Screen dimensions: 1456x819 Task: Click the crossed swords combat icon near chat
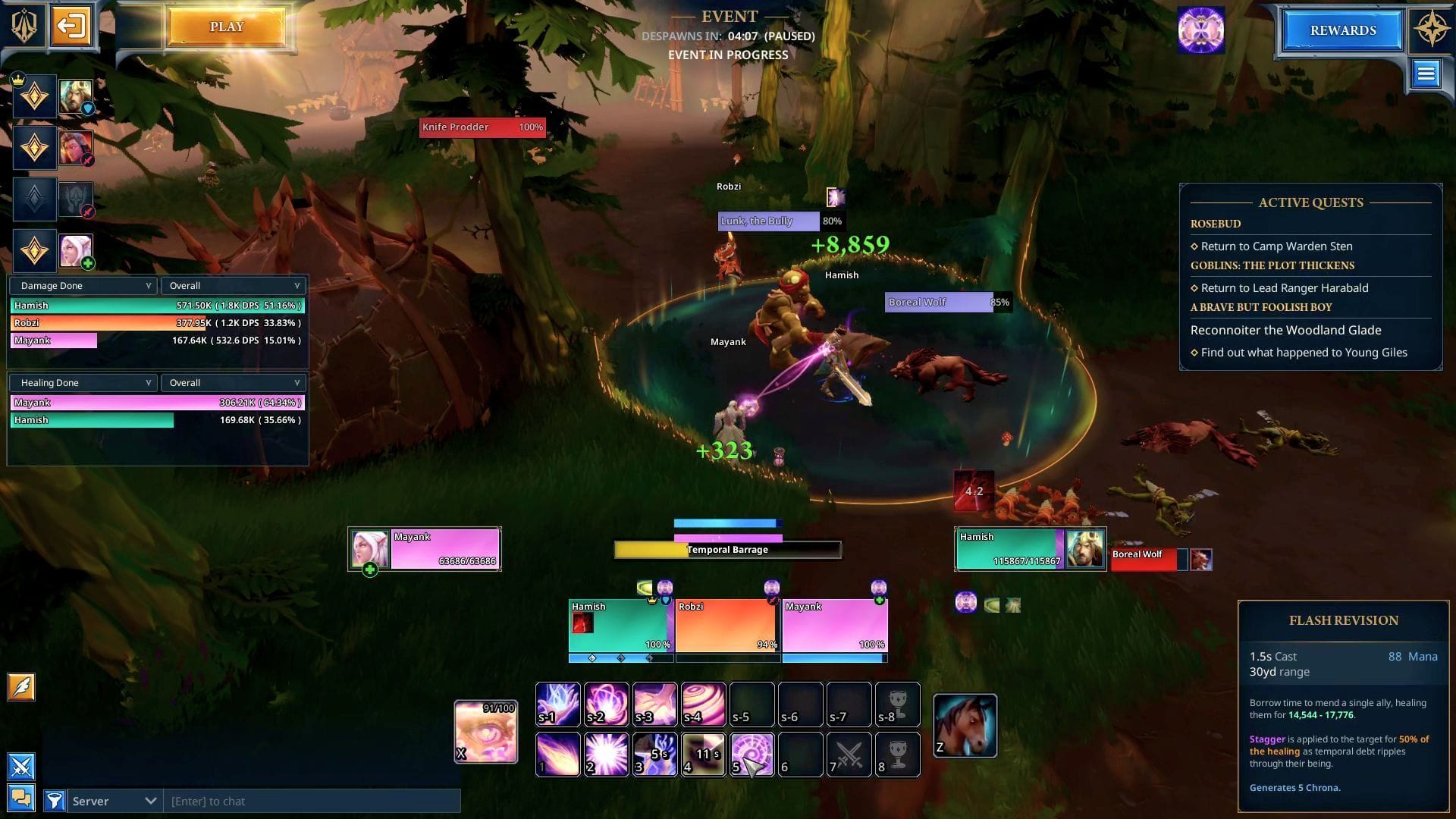pos(20,767)
